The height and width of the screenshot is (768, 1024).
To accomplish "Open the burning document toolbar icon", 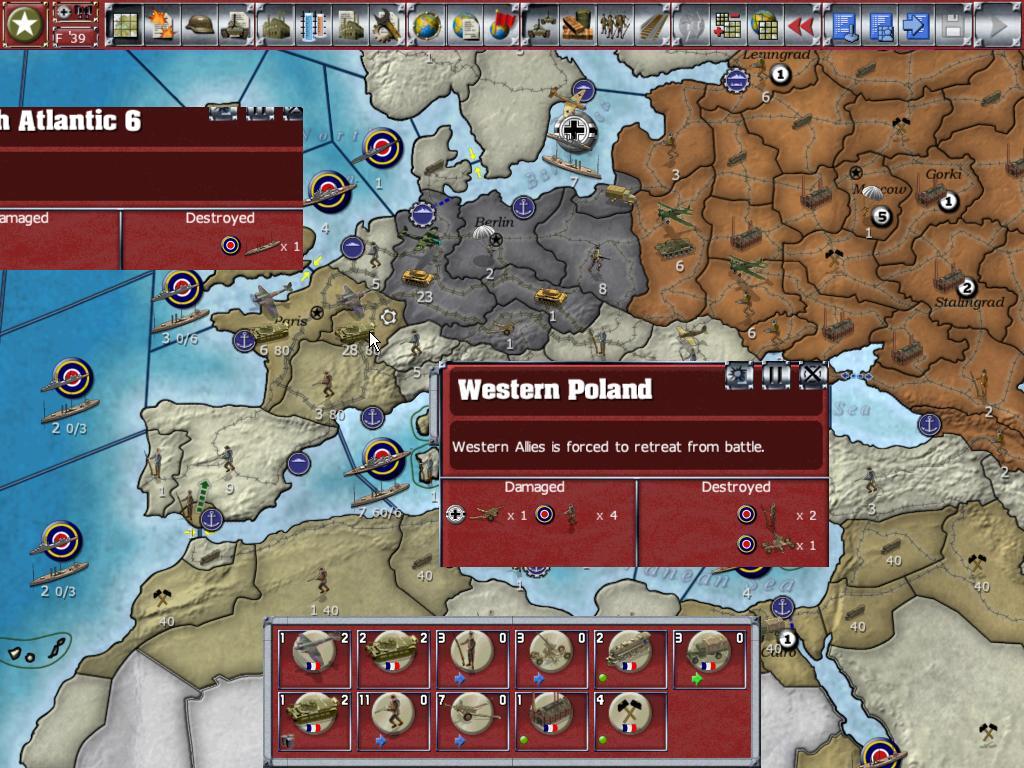I will [161, 24].
